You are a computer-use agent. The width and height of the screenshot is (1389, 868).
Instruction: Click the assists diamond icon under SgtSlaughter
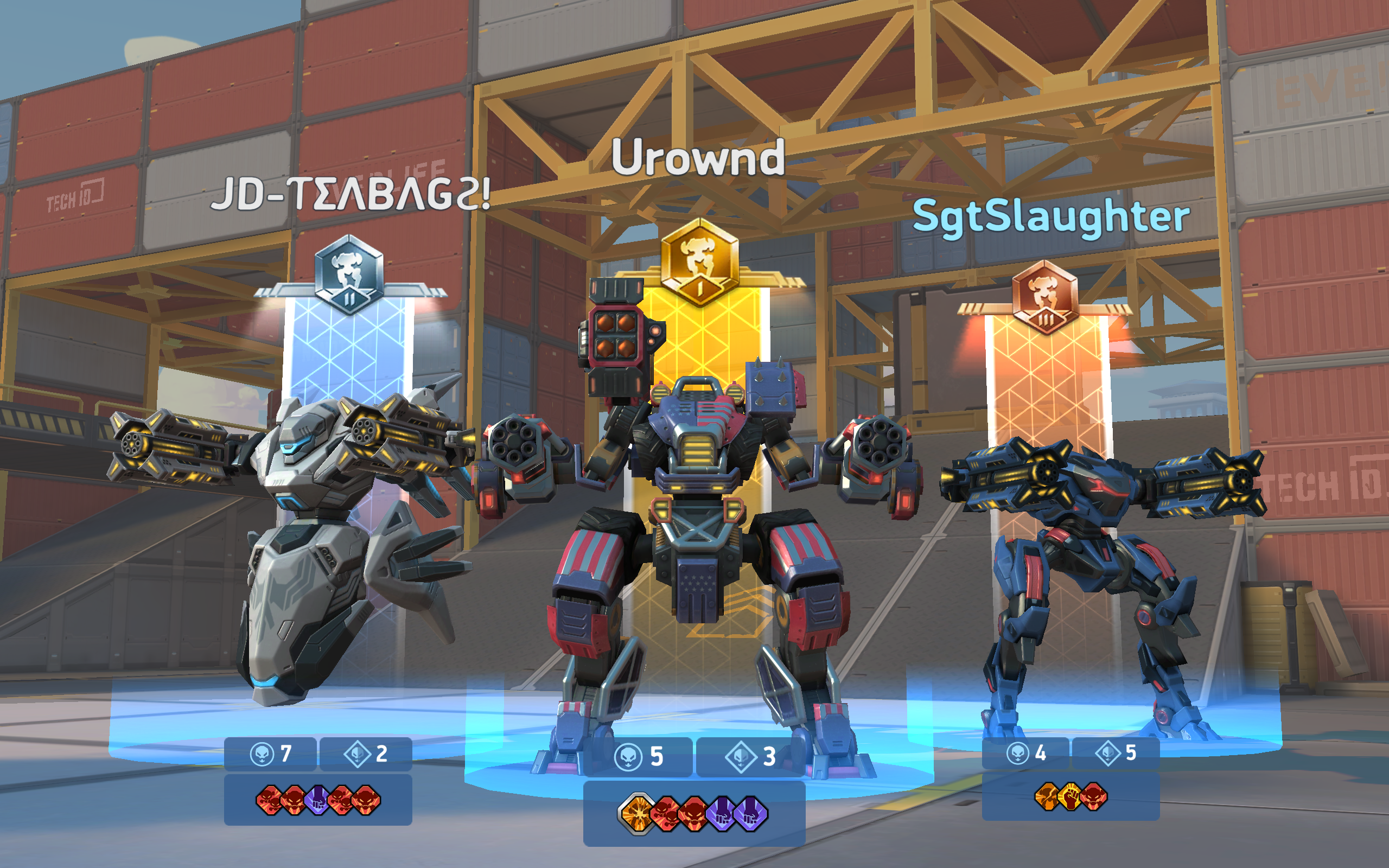point(1110,754)
